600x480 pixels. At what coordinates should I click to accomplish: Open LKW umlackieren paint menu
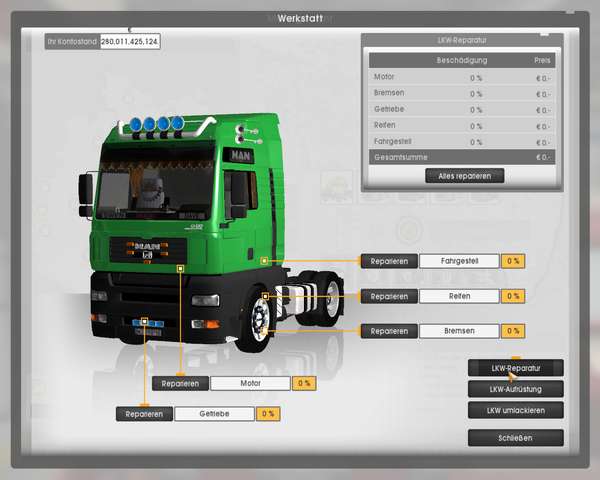tap(515, 410)
